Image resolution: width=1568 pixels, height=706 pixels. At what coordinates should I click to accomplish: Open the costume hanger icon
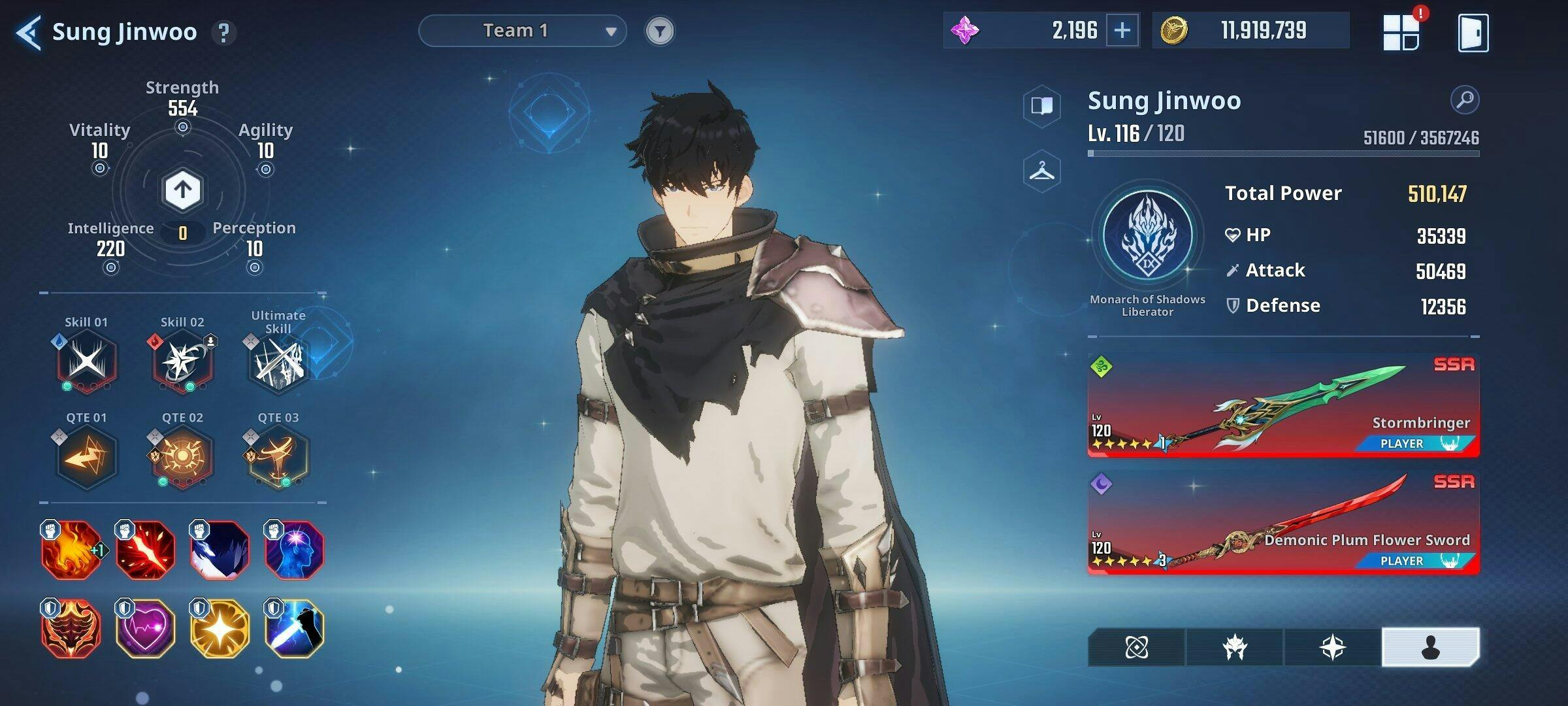pyautogui.click(x=1041, y=171)
